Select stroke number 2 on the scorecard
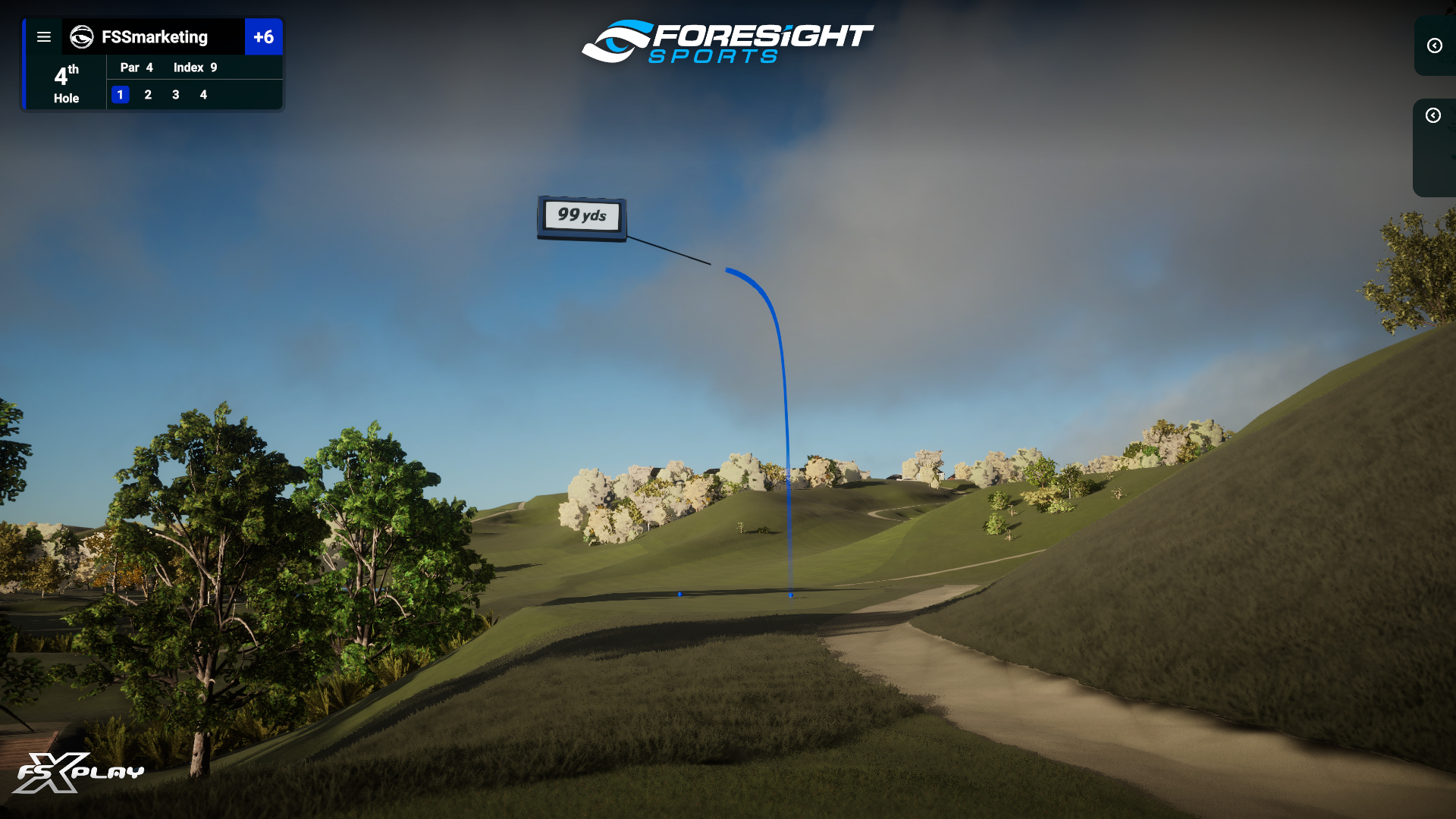The width and height of the screenshot is (1456, 819). (x=148, y=95)
